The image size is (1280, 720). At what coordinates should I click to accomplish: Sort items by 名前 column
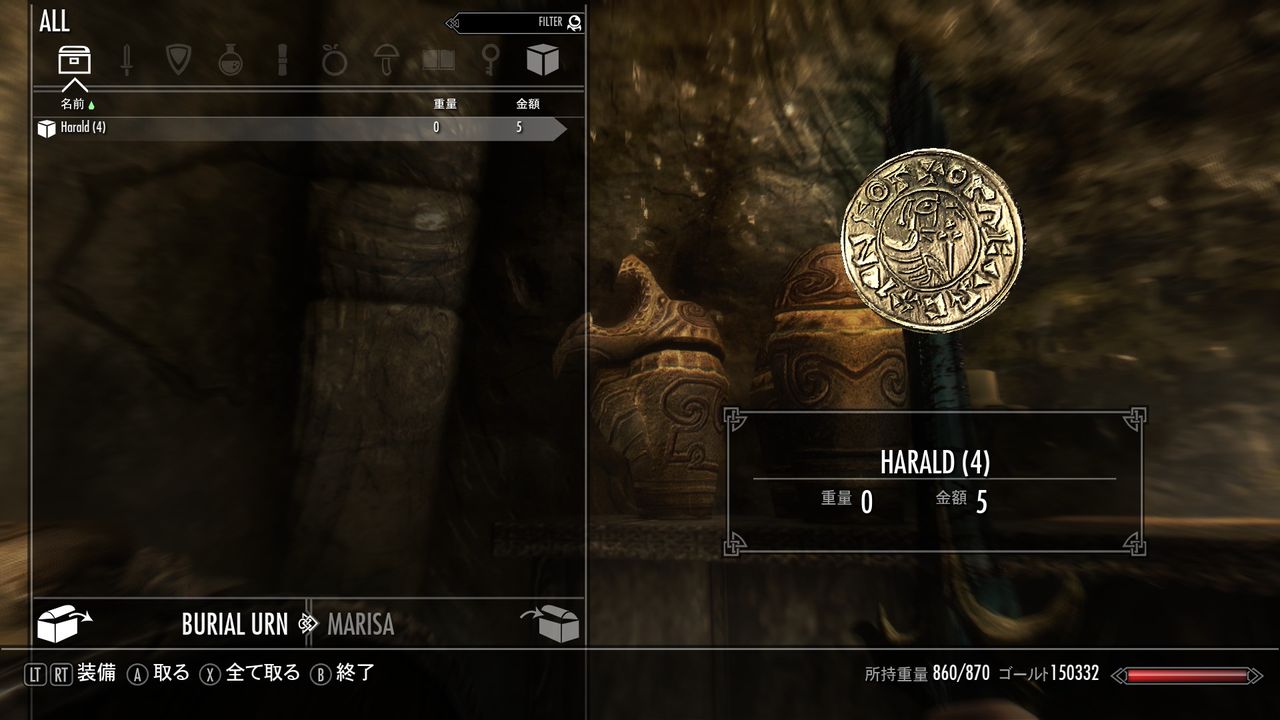coord(73,103)
